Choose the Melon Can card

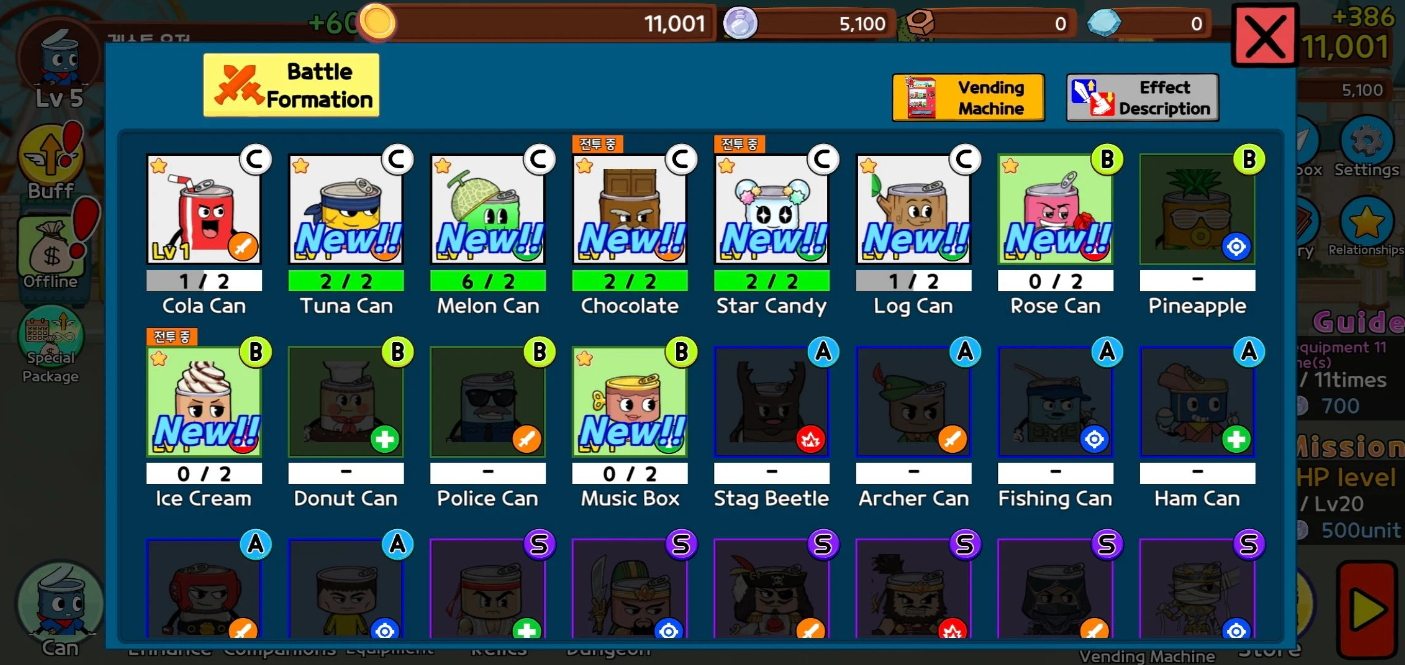488,209
